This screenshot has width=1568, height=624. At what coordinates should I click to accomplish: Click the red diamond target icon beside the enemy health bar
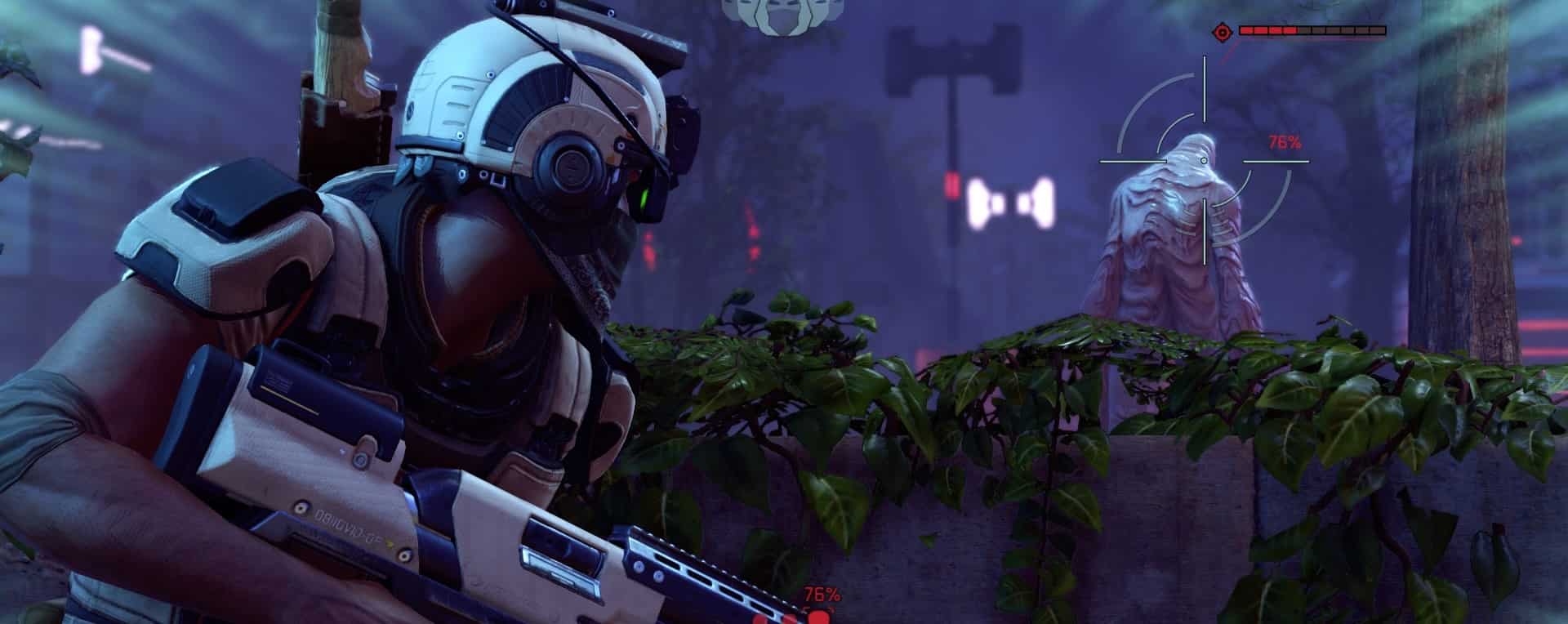point(1222,33)
